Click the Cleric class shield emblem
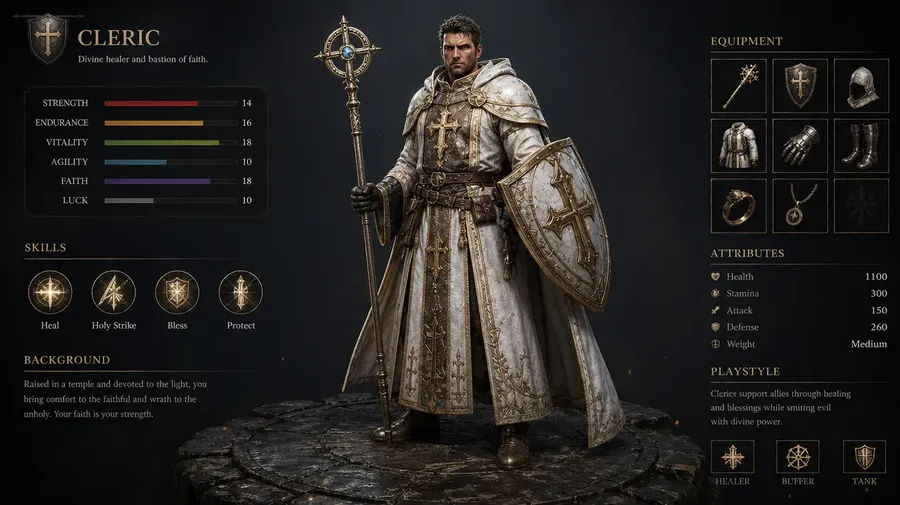Screen dimensions: 900x505 (48, 39)
